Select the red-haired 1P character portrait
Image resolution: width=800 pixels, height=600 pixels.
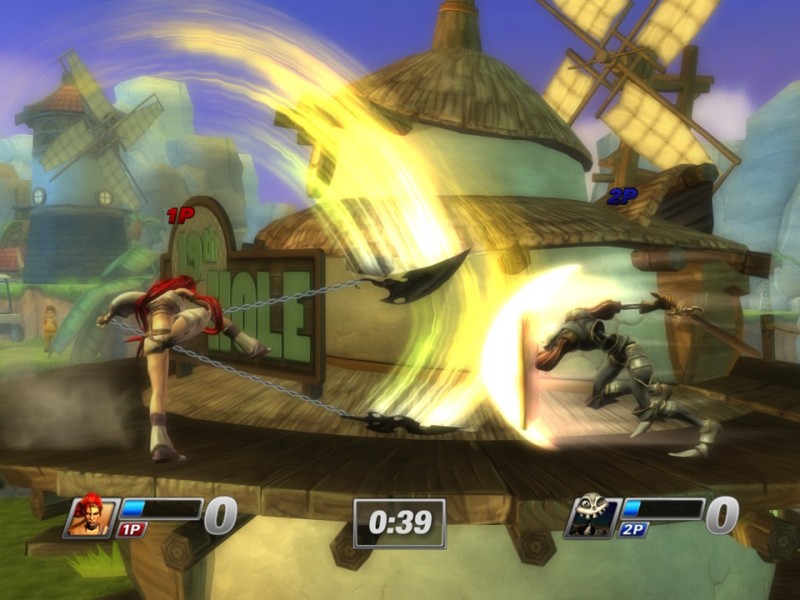(x=92, y=516)
